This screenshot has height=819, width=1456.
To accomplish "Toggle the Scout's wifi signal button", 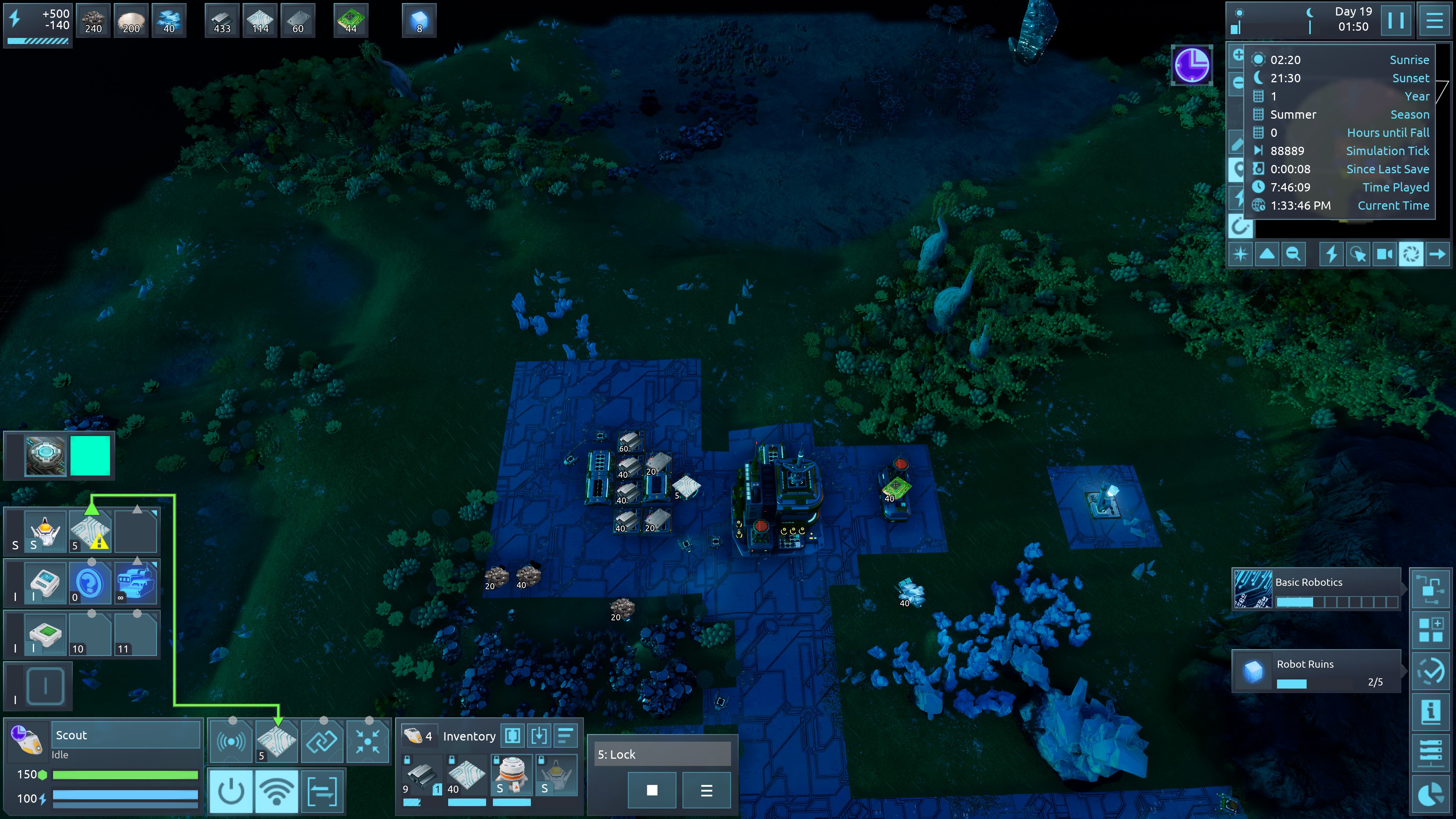I will tap(276, 791).
